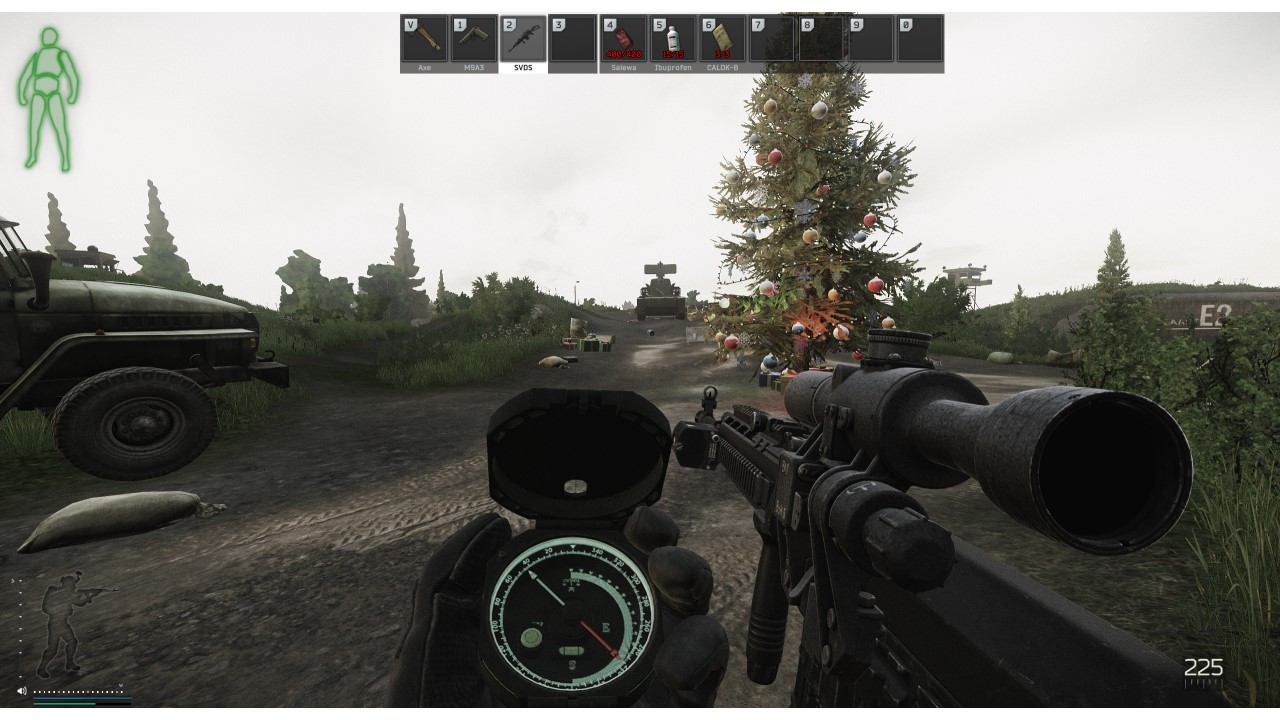Screen dimensions: 1280x720
Task: Take the Ibuprofen painkillers from slot 5
Action: pyautogui.click(x=672, y=38)
